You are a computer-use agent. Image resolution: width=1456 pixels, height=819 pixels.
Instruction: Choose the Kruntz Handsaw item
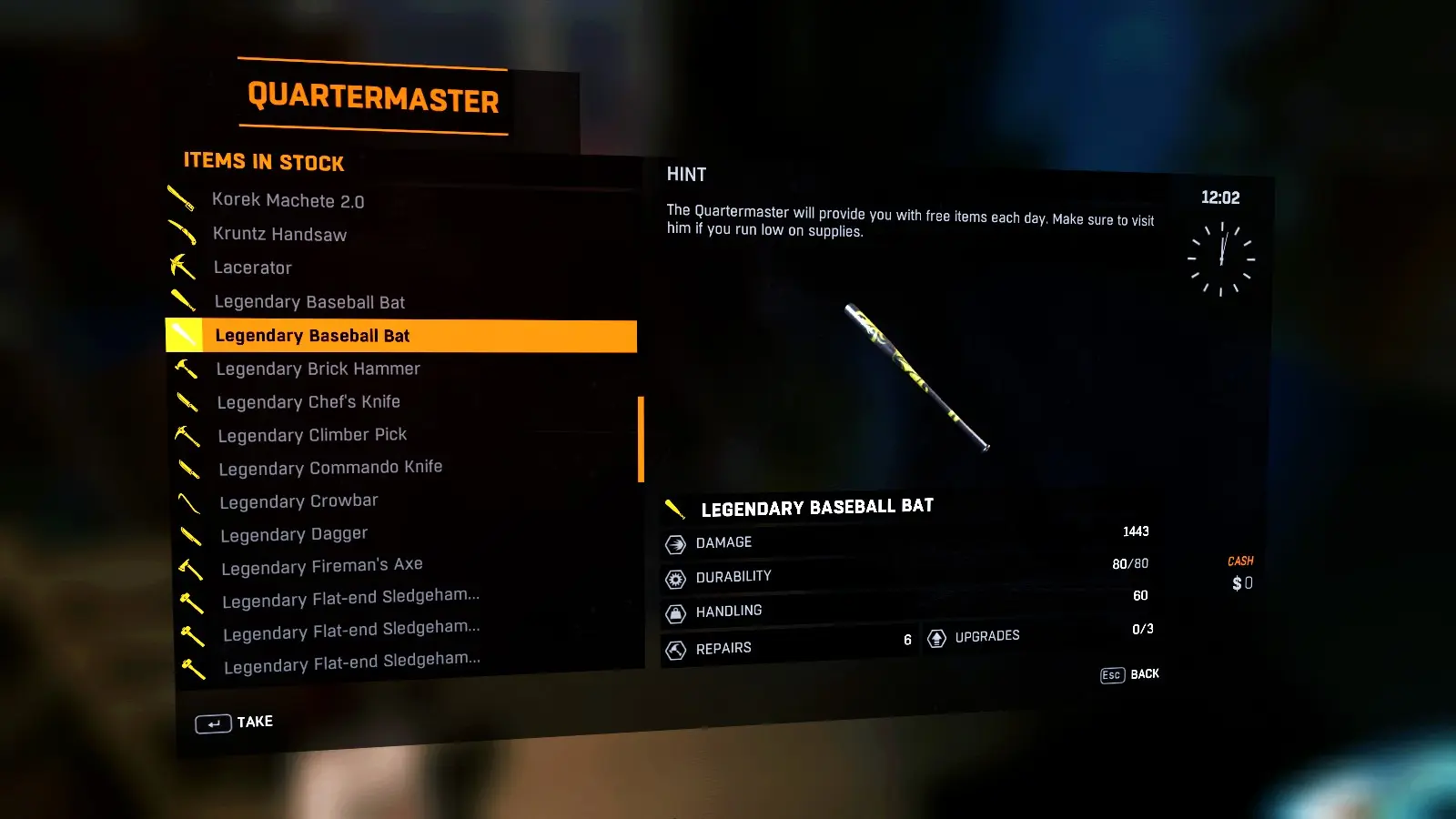click(279, 234)
